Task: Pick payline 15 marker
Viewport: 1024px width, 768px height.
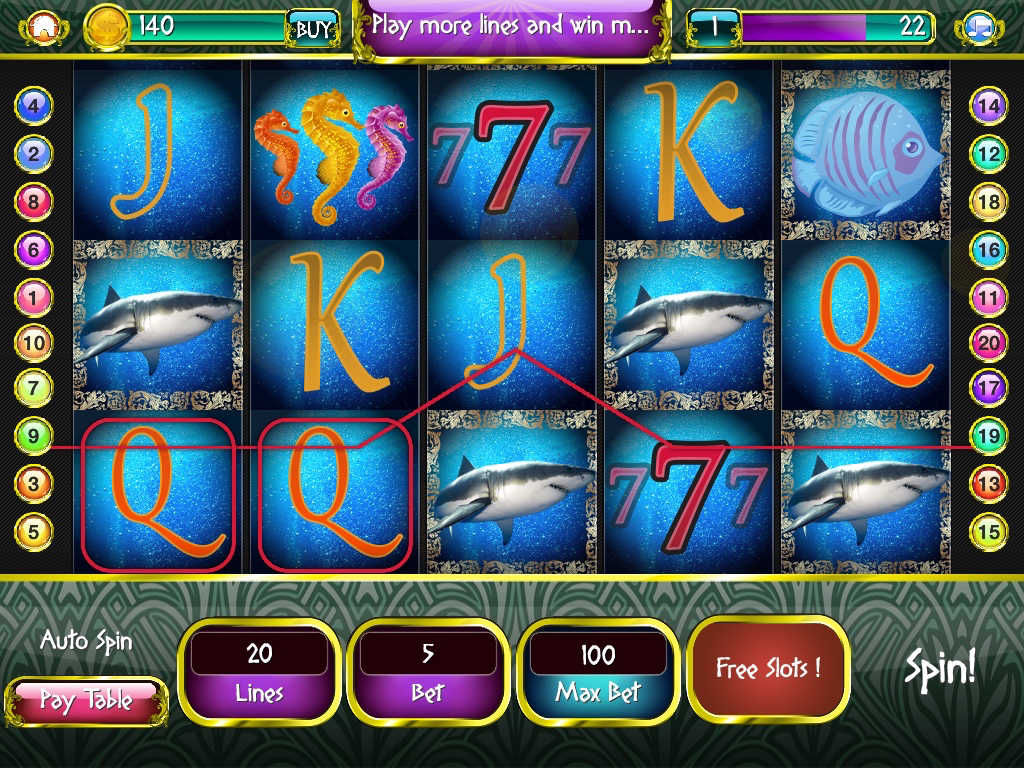Action: 988,531
